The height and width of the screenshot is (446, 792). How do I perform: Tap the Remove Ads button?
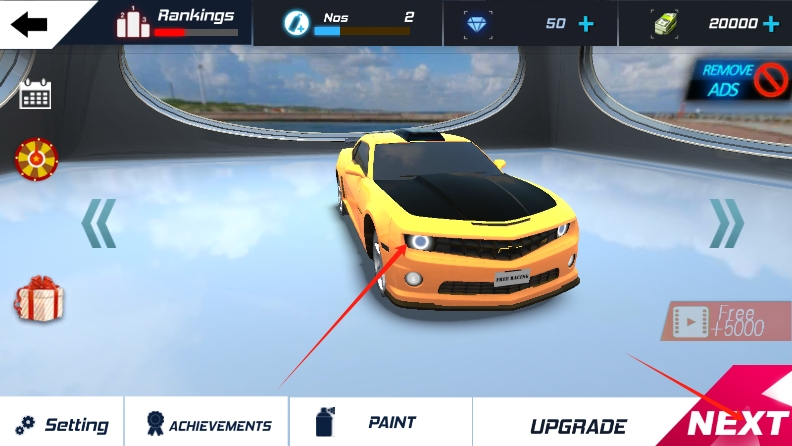743,80
